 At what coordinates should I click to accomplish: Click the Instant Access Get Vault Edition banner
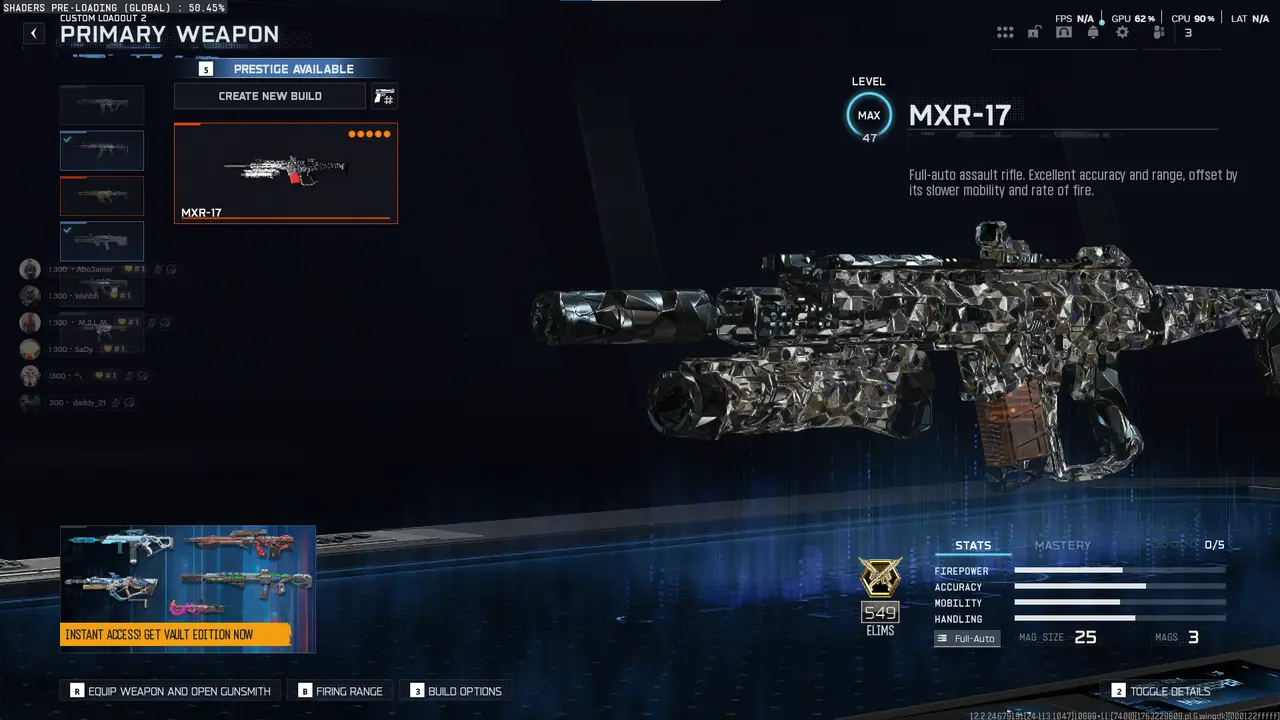(x=187, y=589)
